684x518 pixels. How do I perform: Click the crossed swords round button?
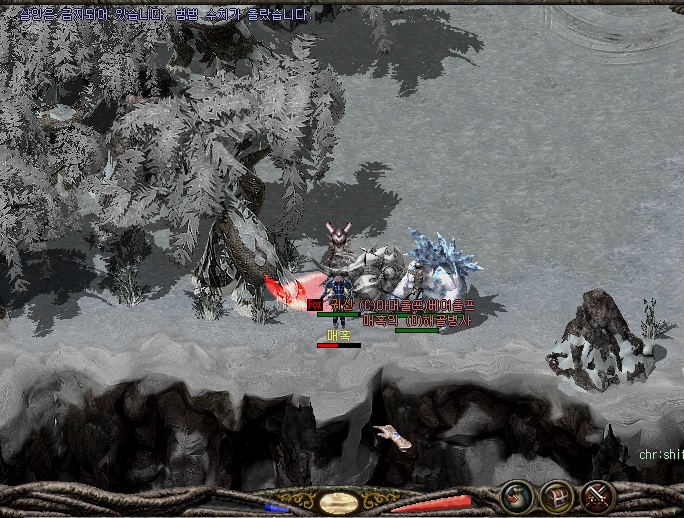(x=597, y=495)
